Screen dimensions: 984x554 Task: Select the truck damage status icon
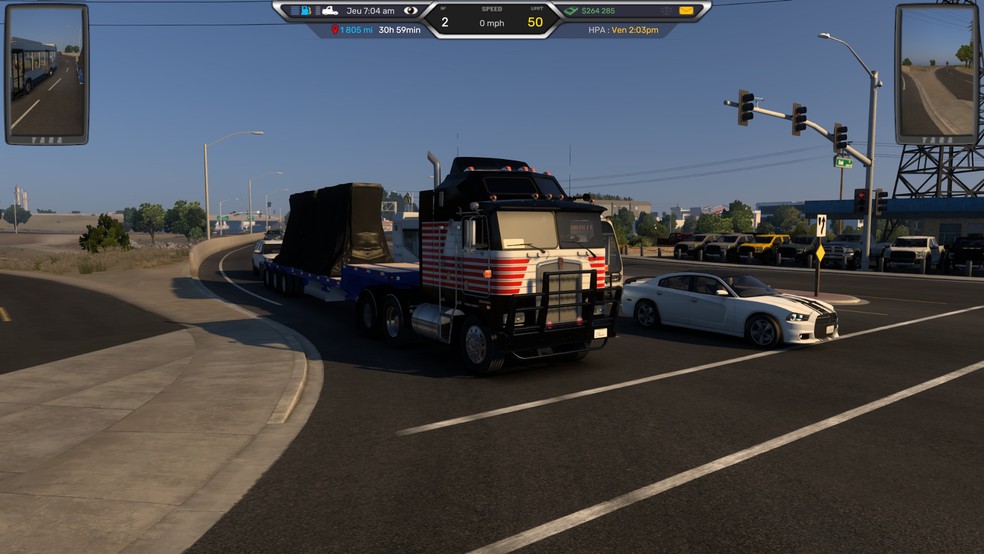329,10
